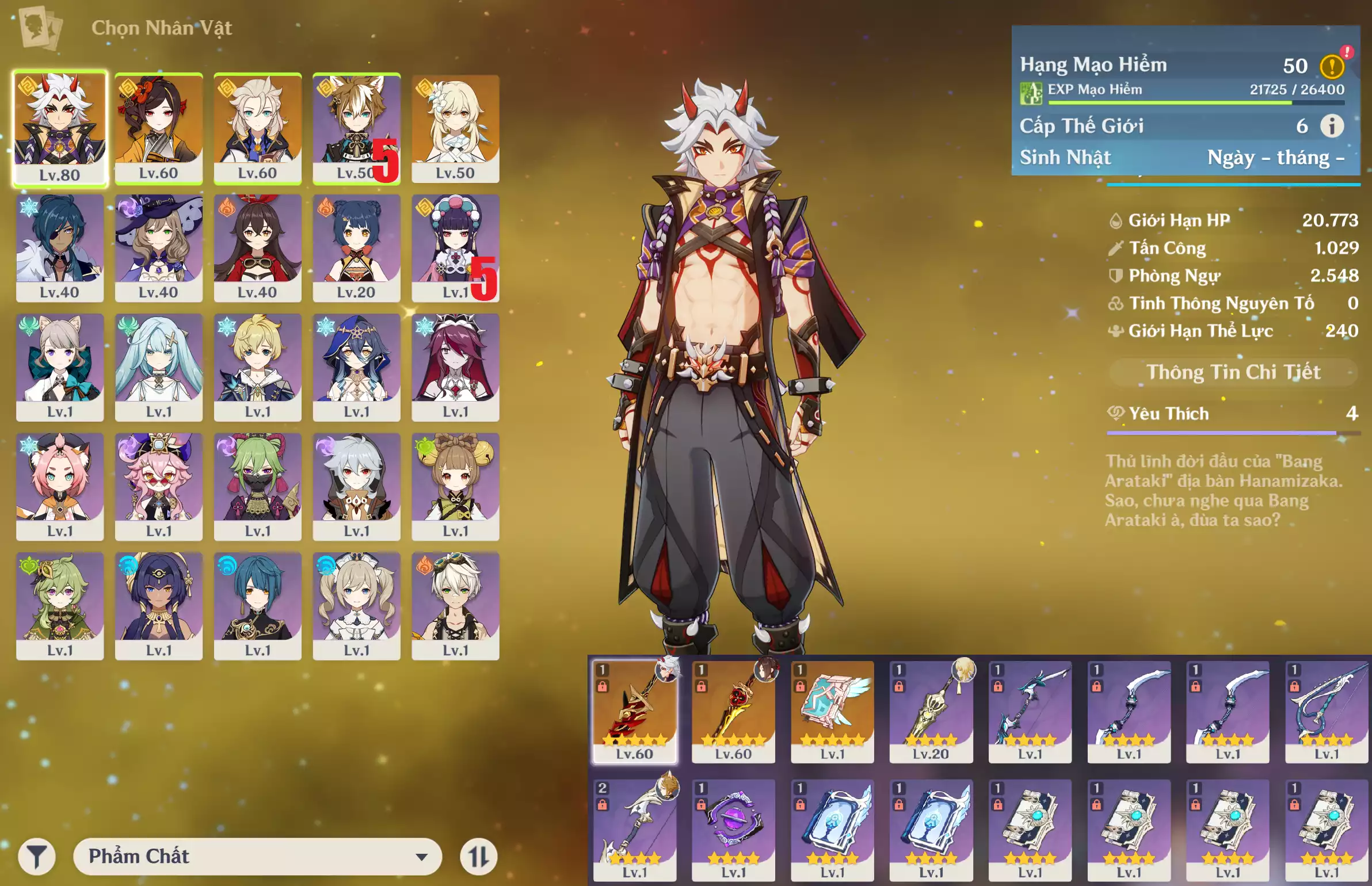Select the red claymore Lv.60 weapon slot
This screenshot has height=886, width=1372.
[635, 711]
